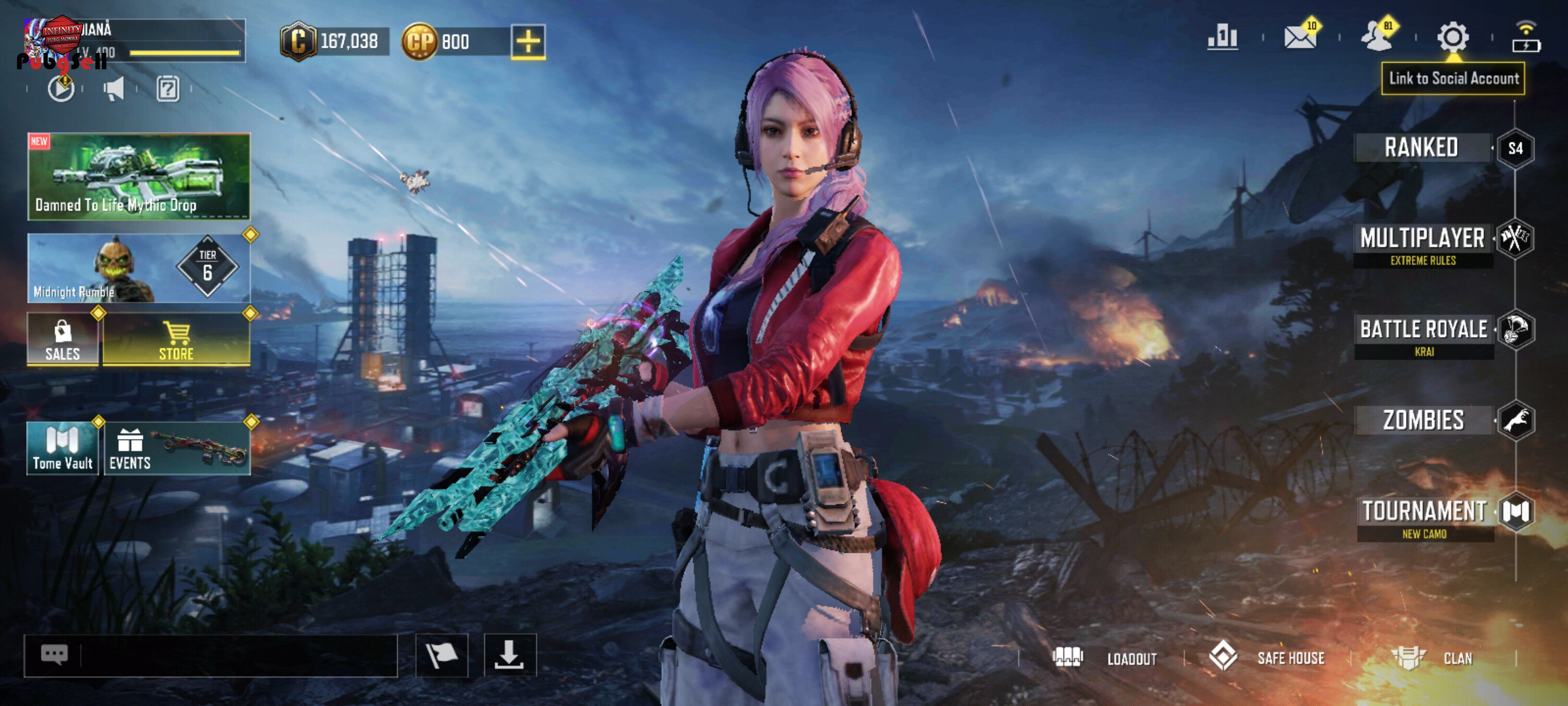Go to the Store
Screen dimensions: 1568x706
point(176,340)
